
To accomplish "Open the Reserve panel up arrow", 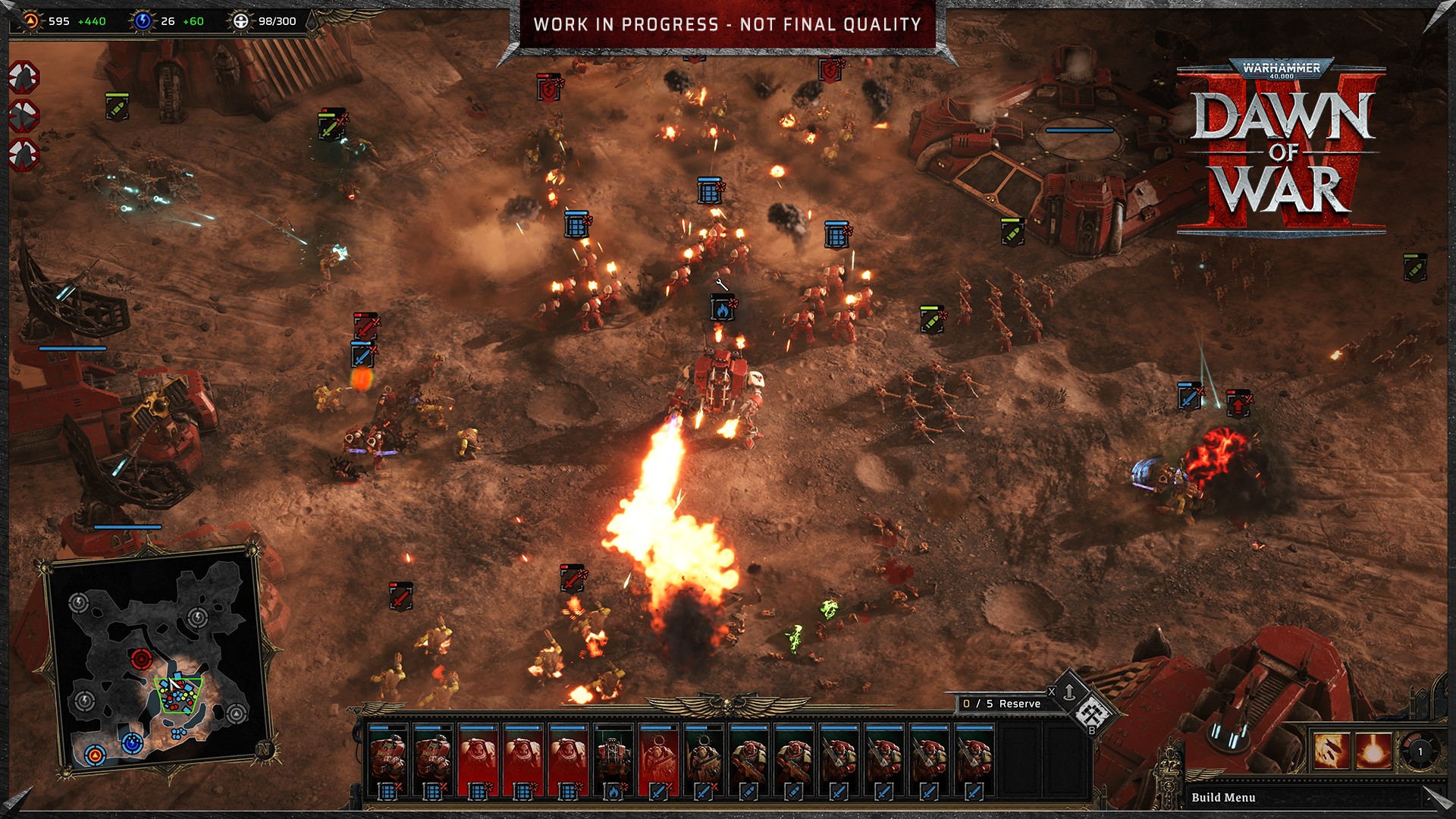I will pyautogui.click(x=1069, y=692).
